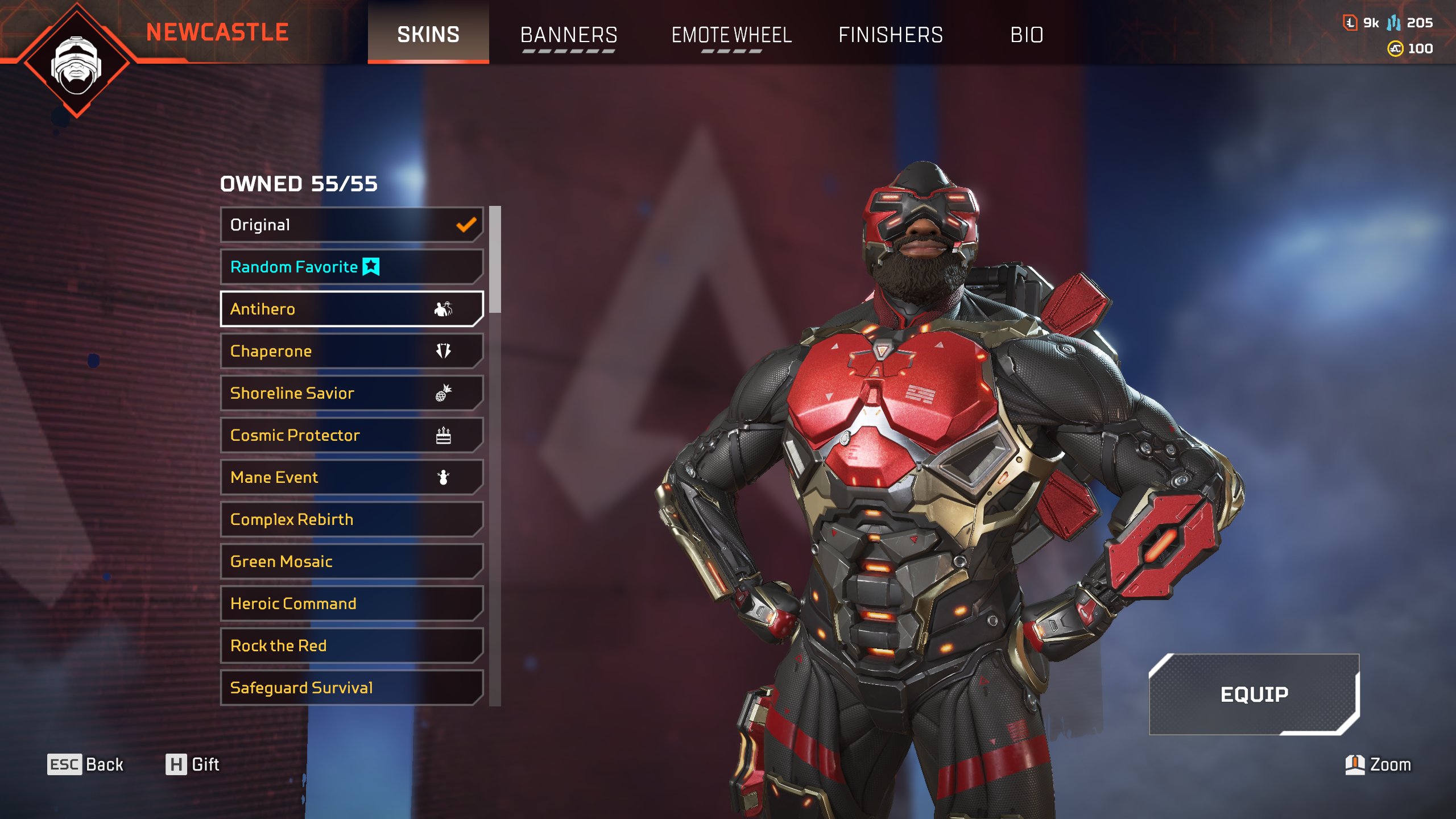Pick the Heroic Command skin

(x=351, y=604)
